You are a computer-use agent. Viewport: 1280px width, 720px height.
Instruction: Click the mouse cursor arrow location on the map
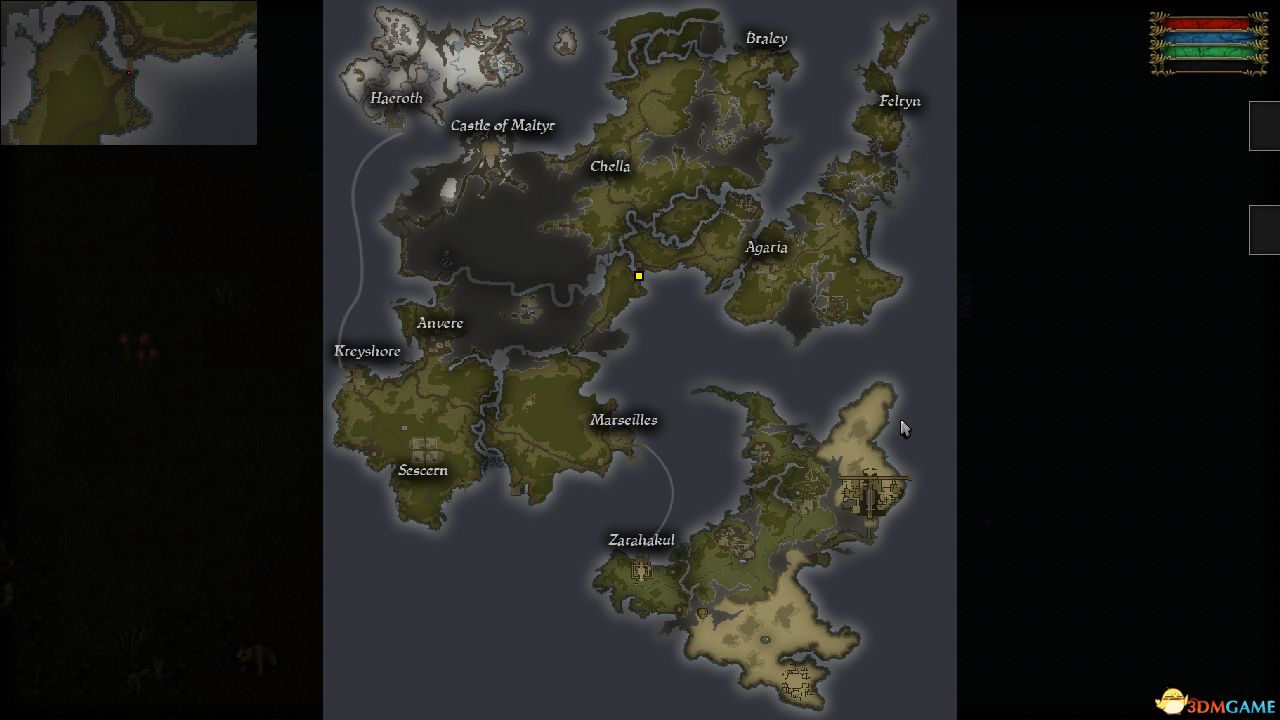pyautogui.click(x=903, y=427)
